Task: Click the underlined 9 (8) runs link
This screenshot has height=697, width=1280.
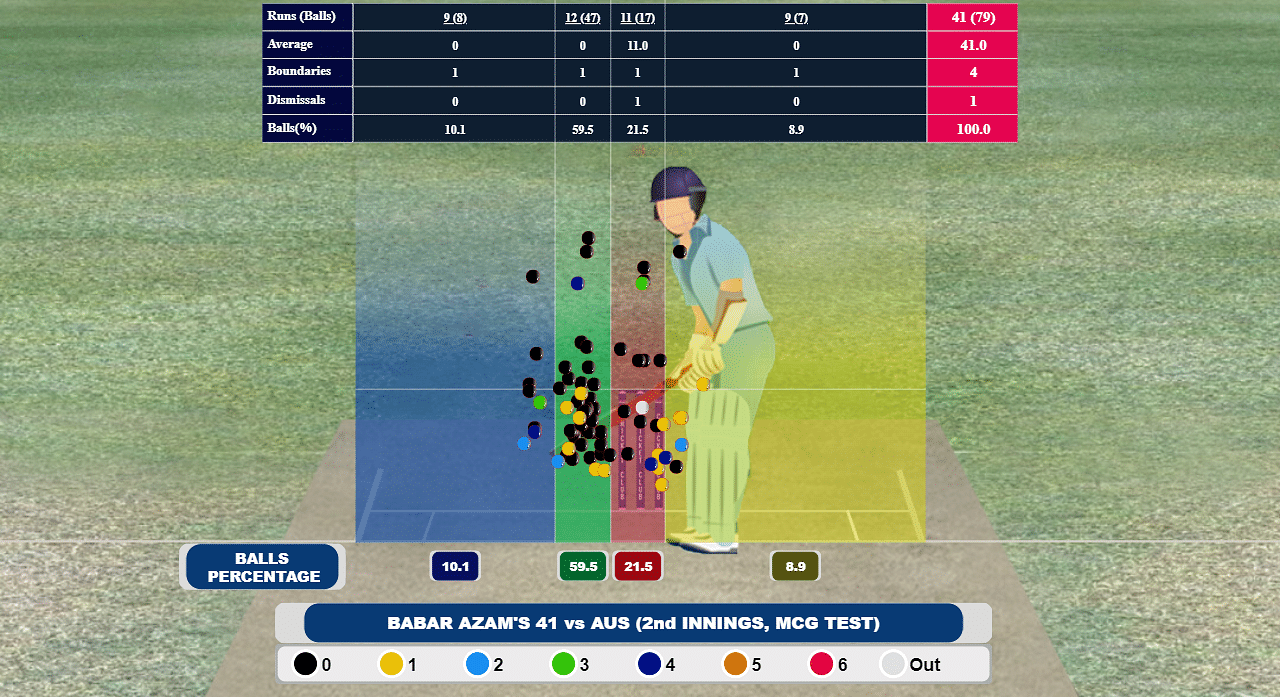Action: click(x=455, y=18)
